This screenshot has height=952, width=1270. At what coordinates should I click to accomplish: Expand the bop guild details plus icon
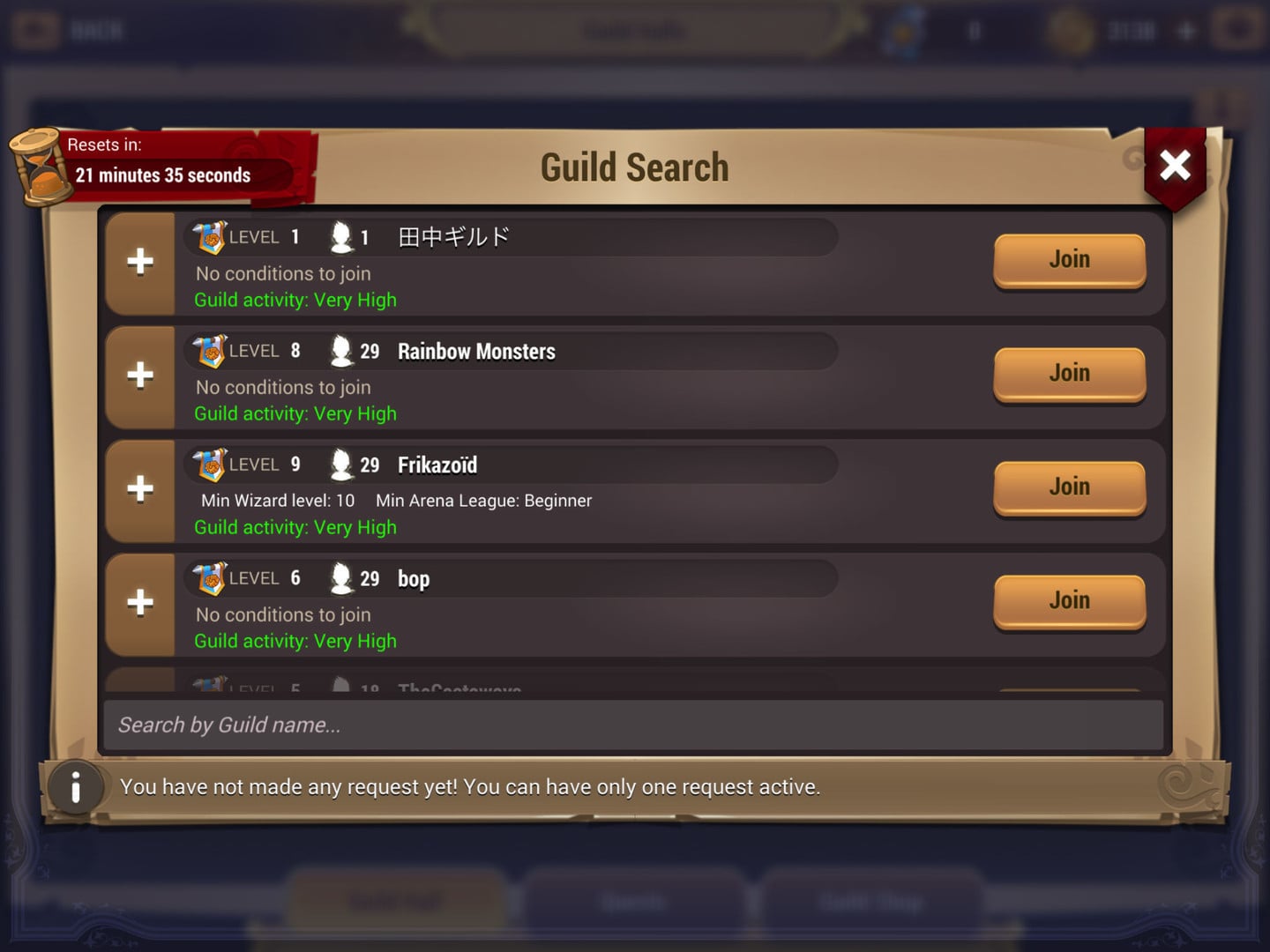139,603
